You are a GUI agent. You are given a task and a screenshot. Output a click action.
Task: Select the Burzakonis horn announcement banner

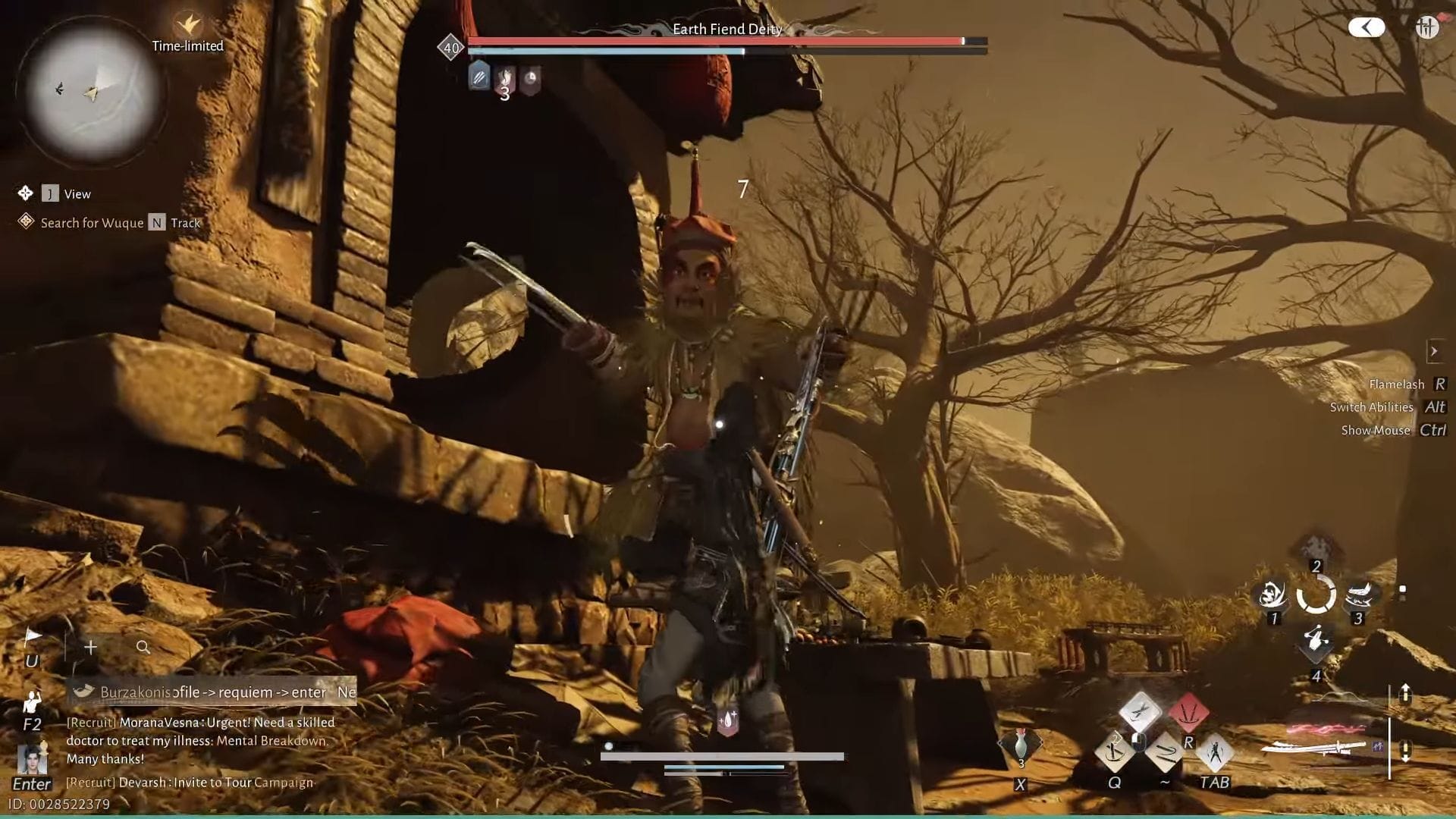(x=212, y=692)
